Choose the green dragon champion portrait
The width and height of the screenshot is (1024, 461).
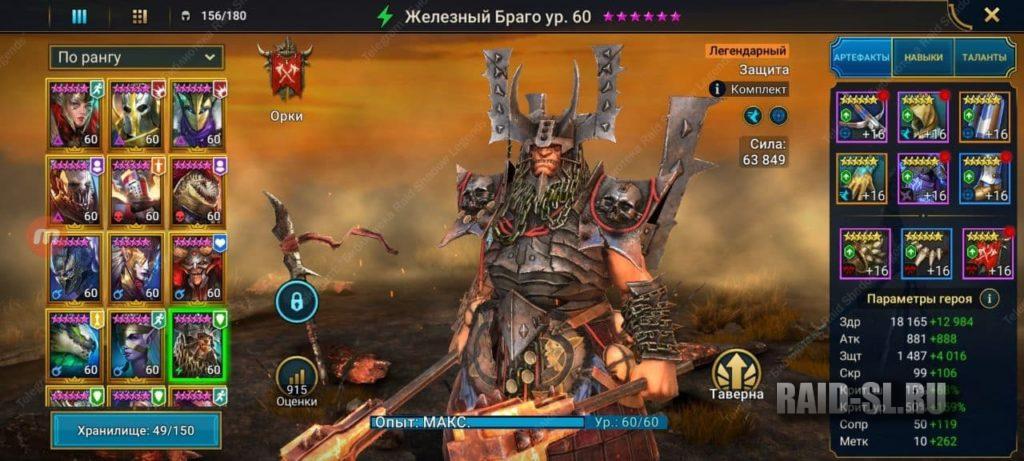(75, 343)
